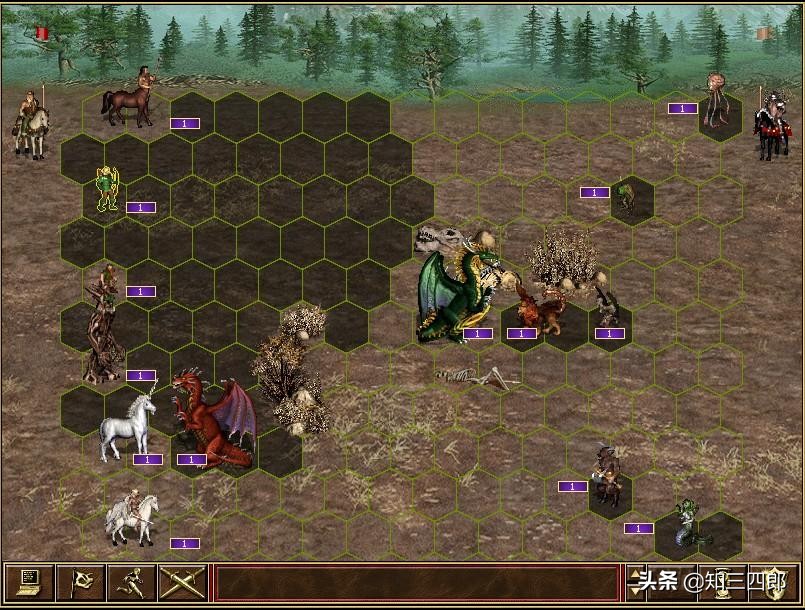805x610 pixels.
Task: Select the red dragon stack
Action: tap(213, 420)
